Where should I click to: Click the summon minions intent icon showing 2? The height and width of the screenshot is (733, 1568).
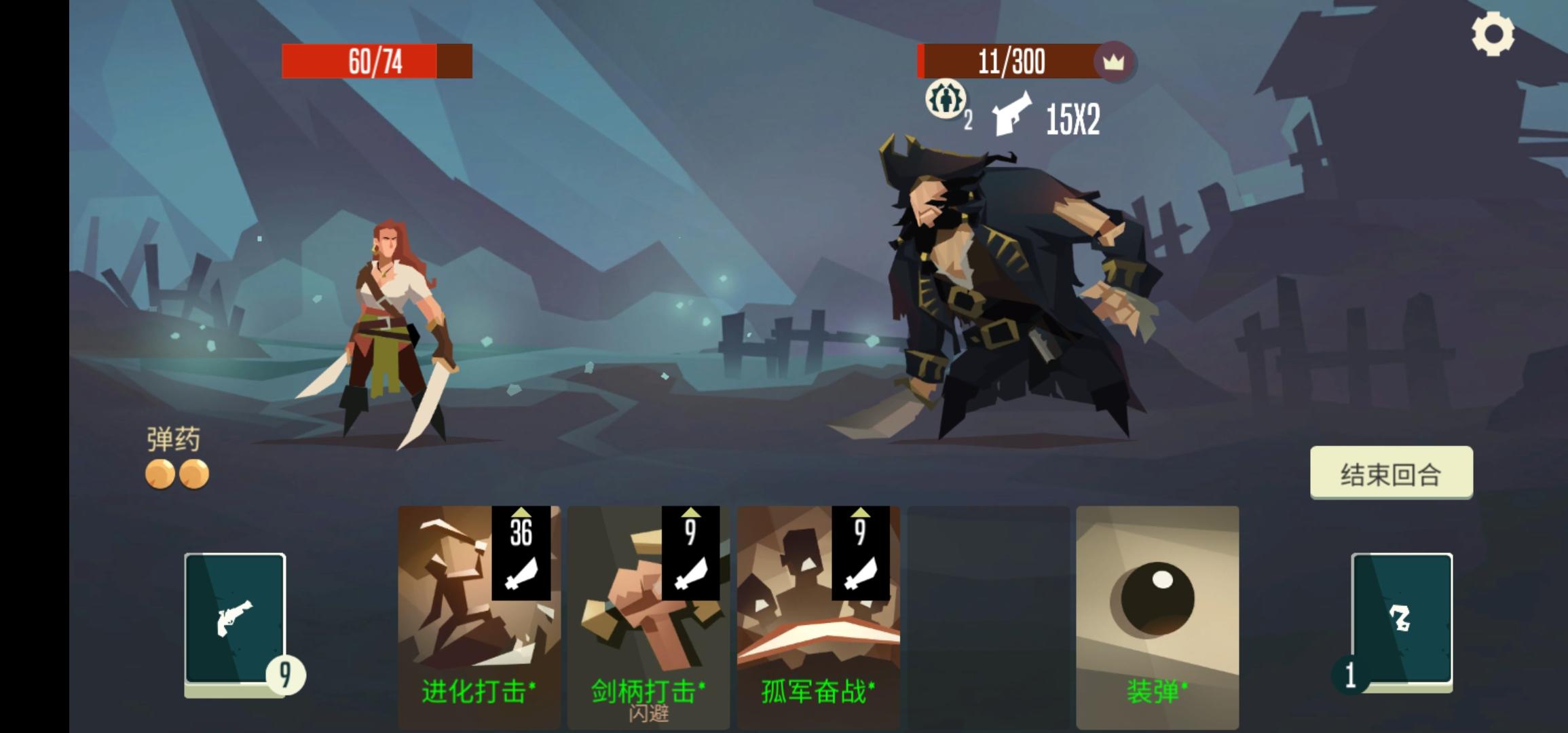click(945, 100)
